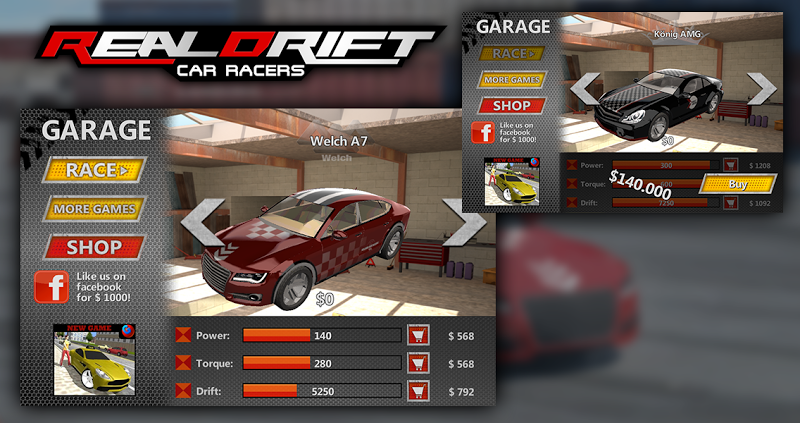Open More Games on the Welch A7 screen
The height and width of the screenshot is (423, 800).
94,209
